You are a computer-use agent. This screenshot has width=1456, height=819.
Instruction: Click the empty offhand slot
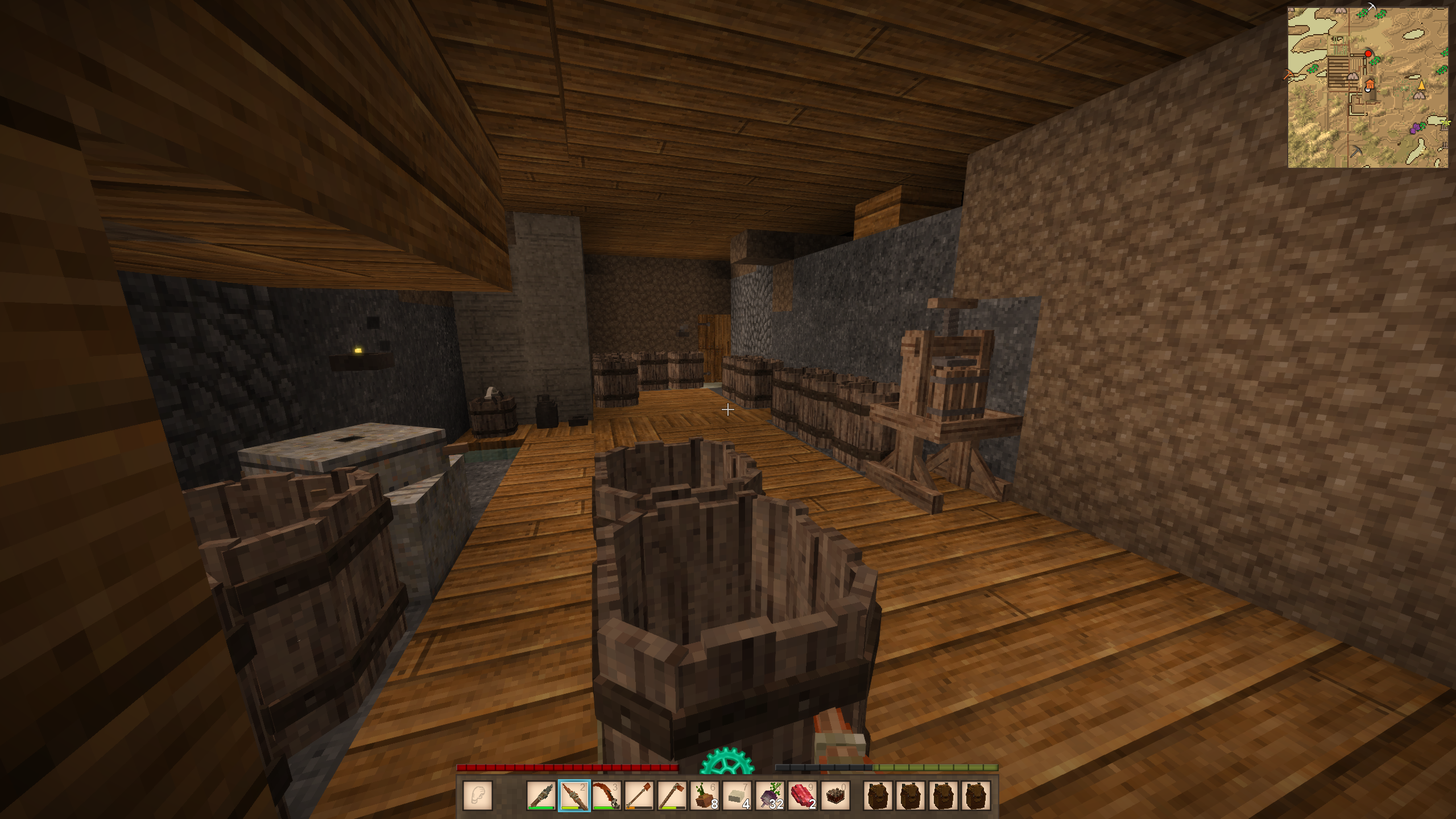[478, 795]
